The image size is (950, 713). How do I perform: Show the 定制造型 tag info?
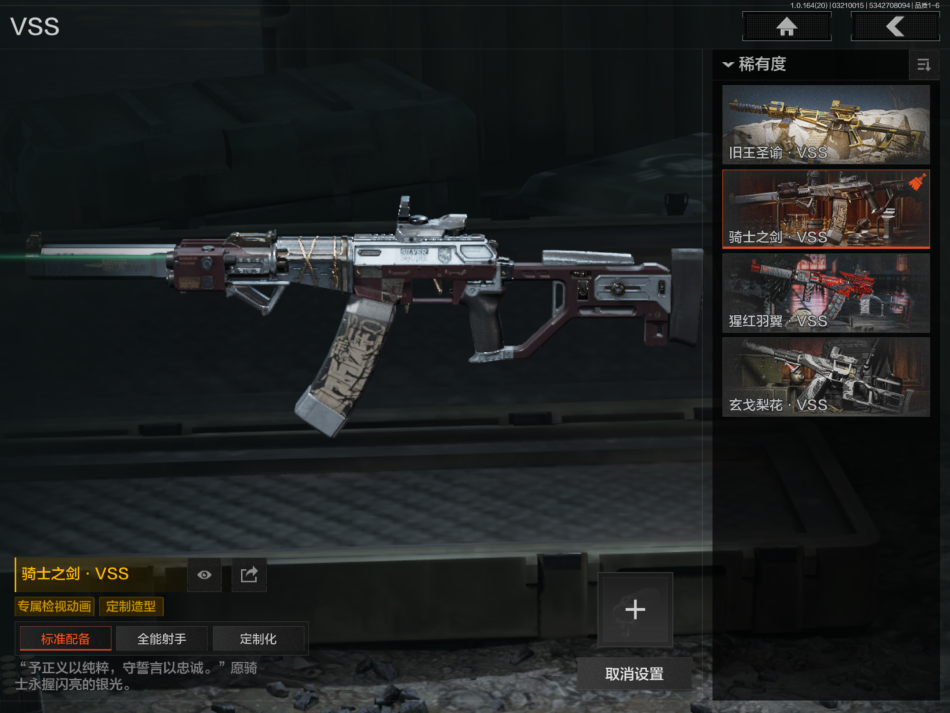[131, 606]
